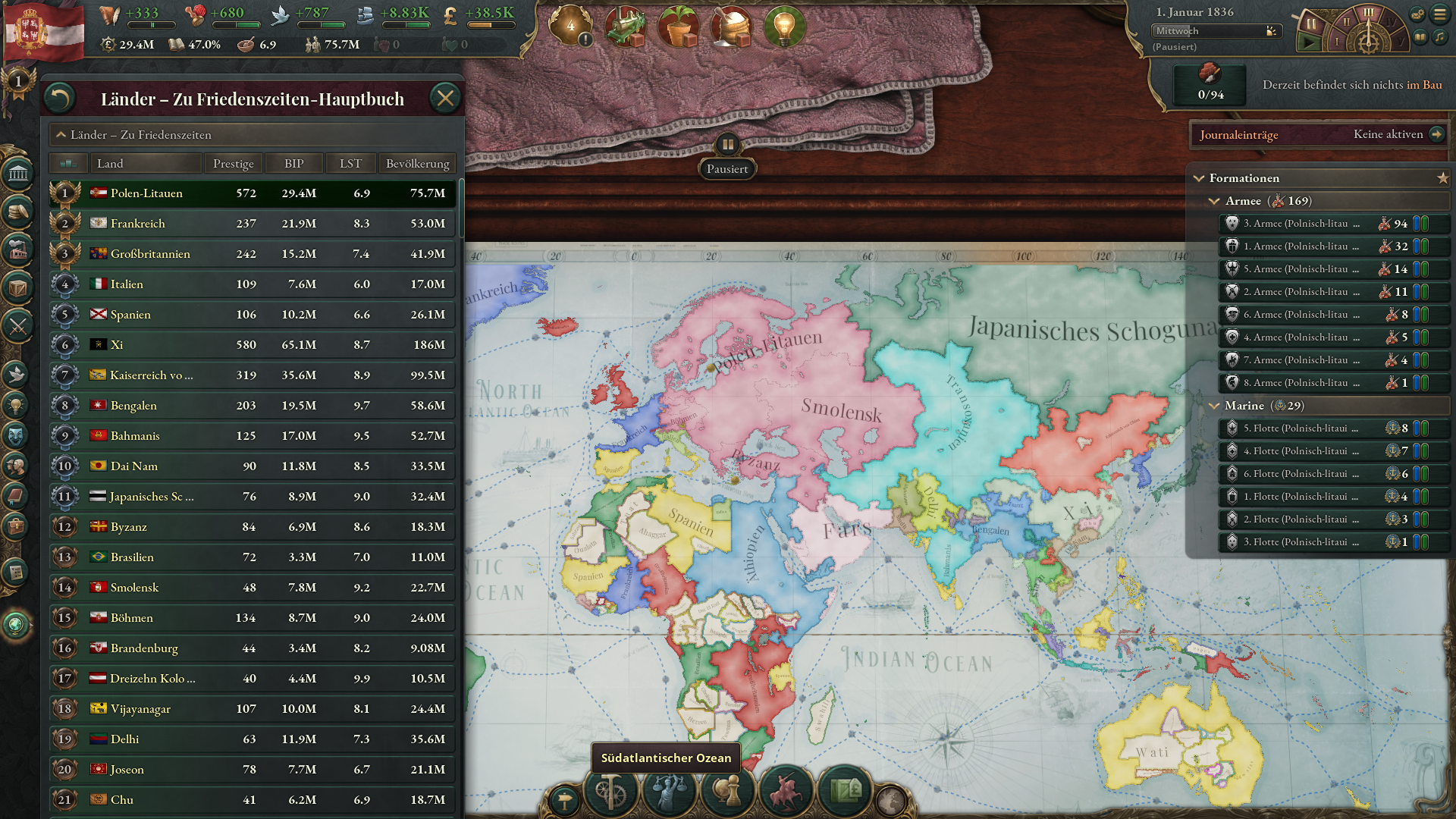Open the military lens with horseman icon
The image size is (1456, 819).
point(784,792)
